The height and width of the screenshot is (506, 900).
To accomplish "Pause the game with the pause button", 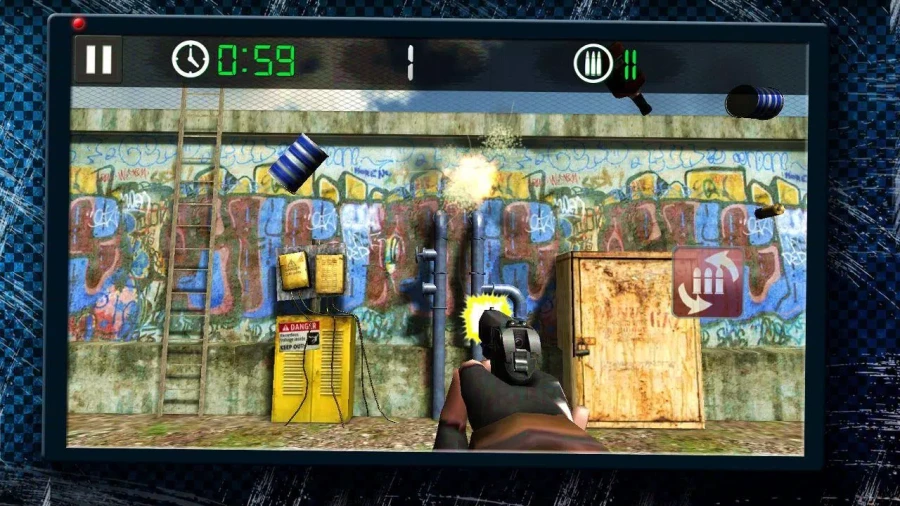I will point(98,60).
